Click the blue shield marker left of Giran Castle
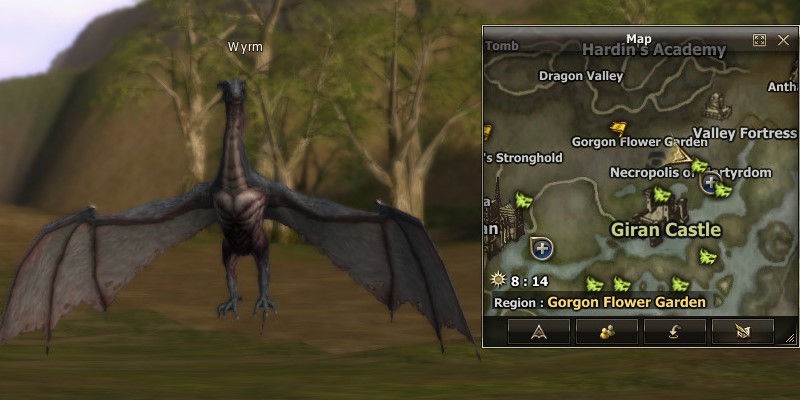 [541, 246]
